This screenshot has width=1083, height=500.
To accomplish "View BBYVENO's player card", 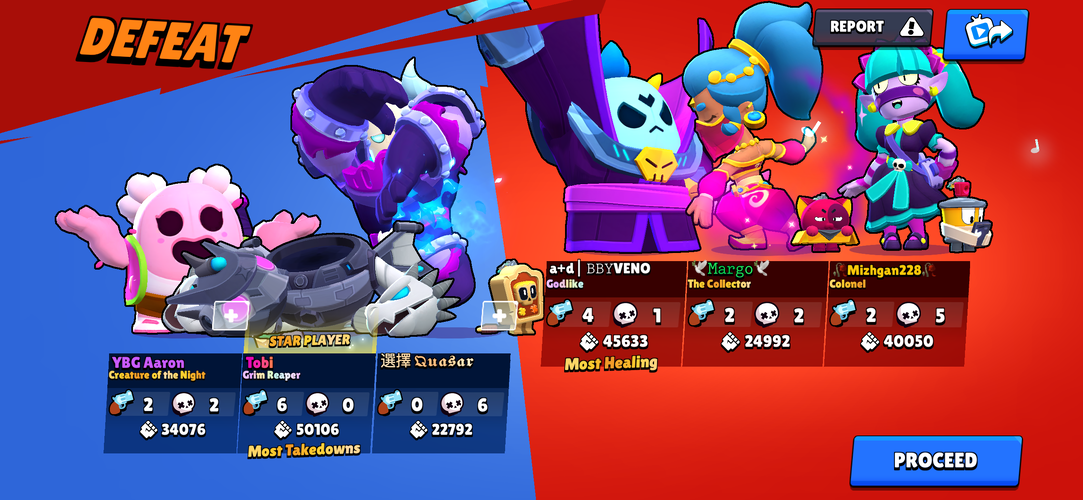I will (x=612, y=313).
